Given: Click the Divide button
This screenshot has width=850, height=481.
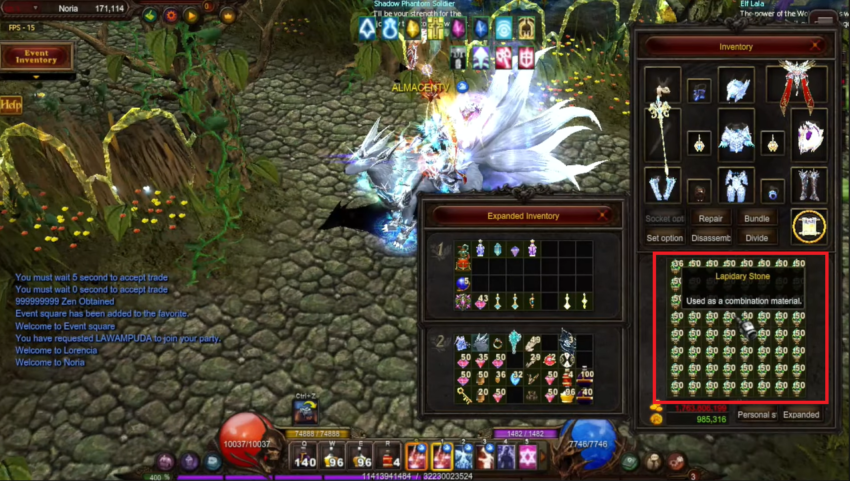Looking at the screenshot, I should [x=756, y=238].
